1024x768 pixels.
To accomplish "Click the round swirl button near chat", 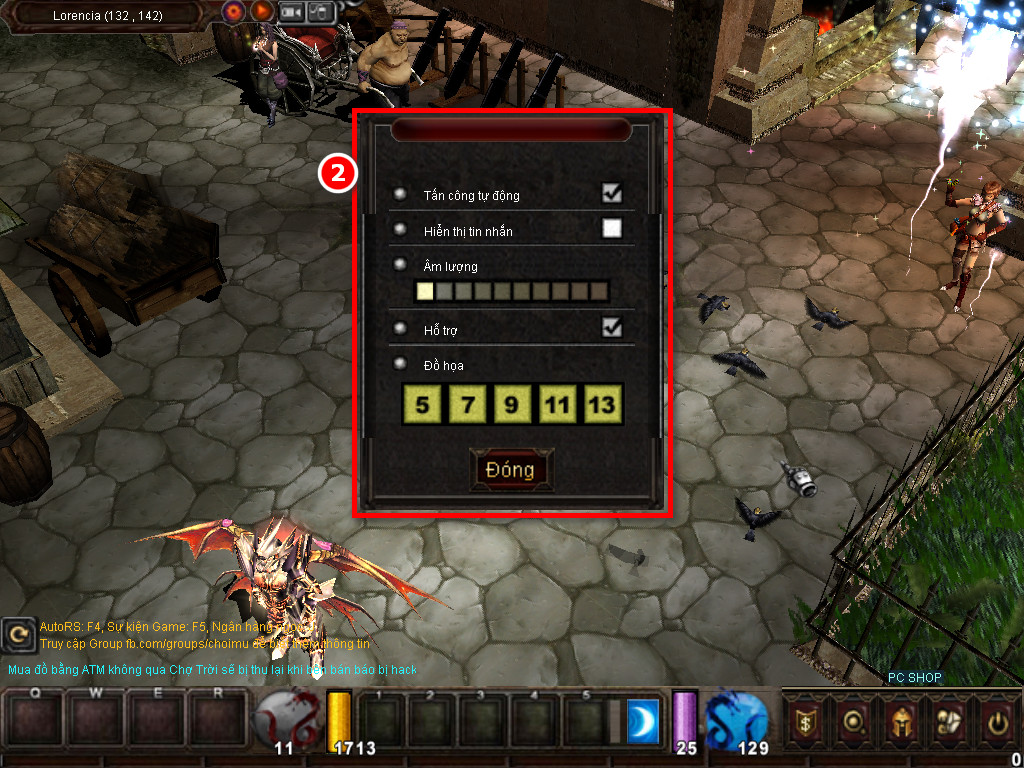I will tap(18, 633).
